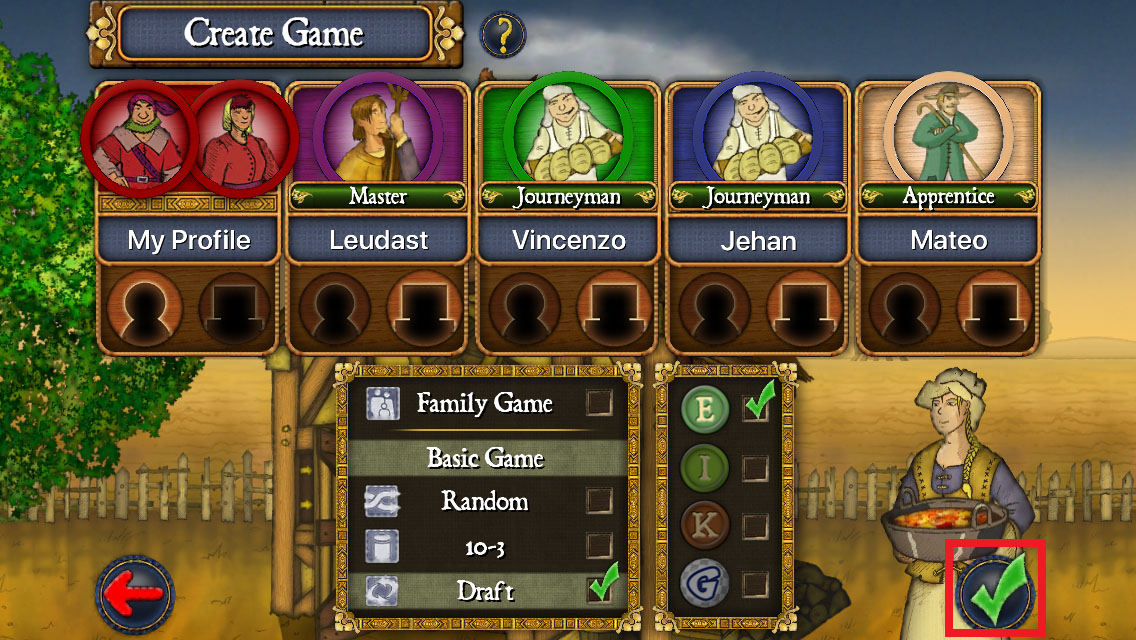This screenshot has height=640, width=1136.
Task: Click Mateo's green farmer portrait
Action: point(948,130)
